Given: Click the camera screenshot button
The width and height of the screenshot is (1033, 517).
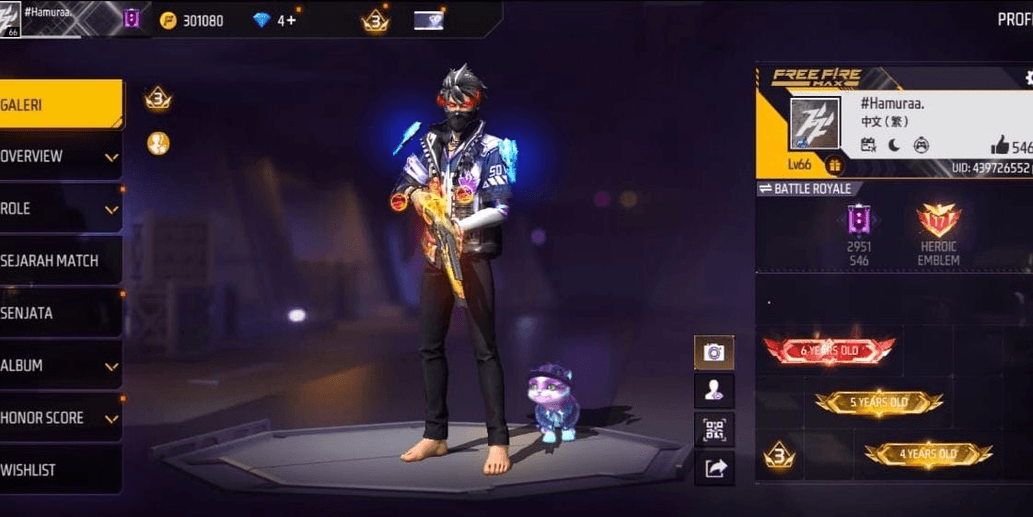Looking at the screenshot, I should coord(714,352).
